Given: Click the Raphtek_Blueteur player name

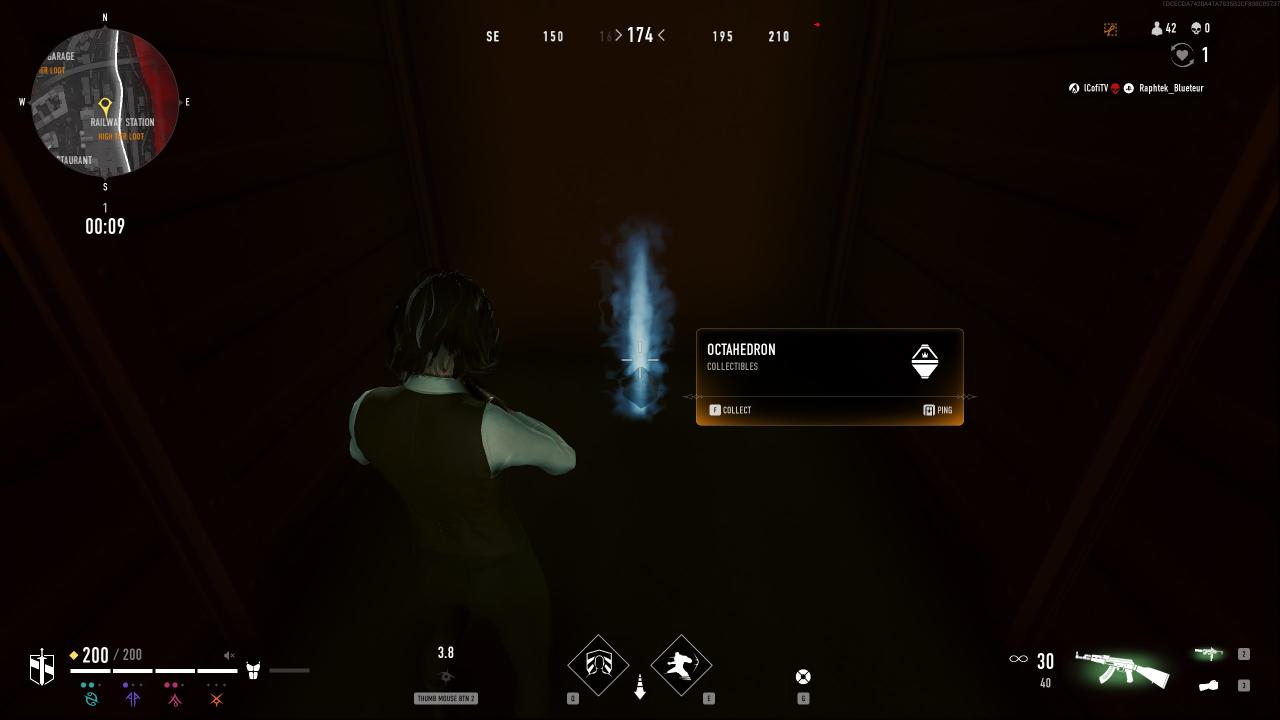Looking at the screenshot, I should click(1171, 88).
